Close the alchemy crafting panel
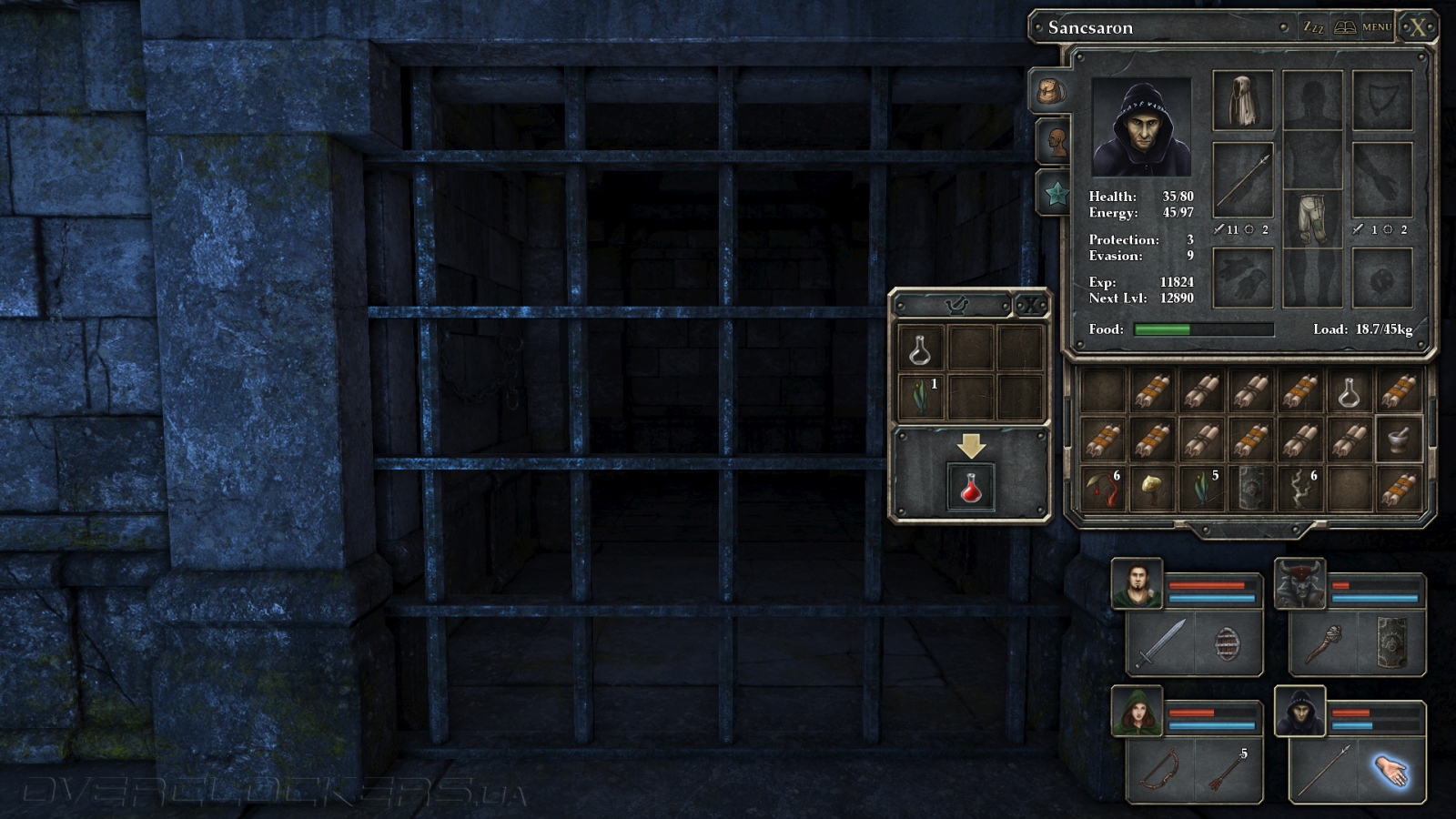The width and height of the screenshot is (1456, 819). 1030,306
